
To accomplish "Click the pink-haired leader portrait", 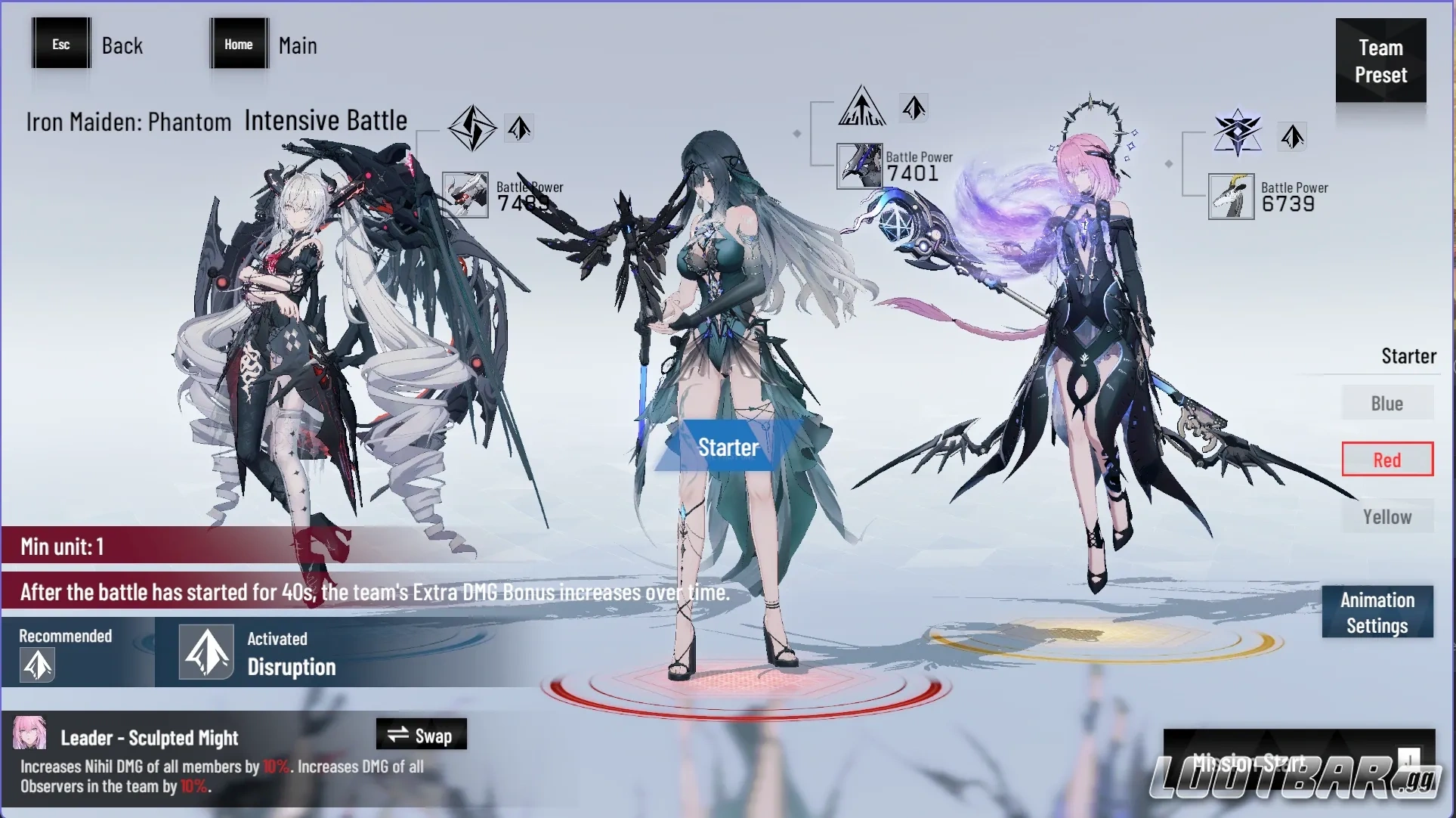I will pos(30,734).
